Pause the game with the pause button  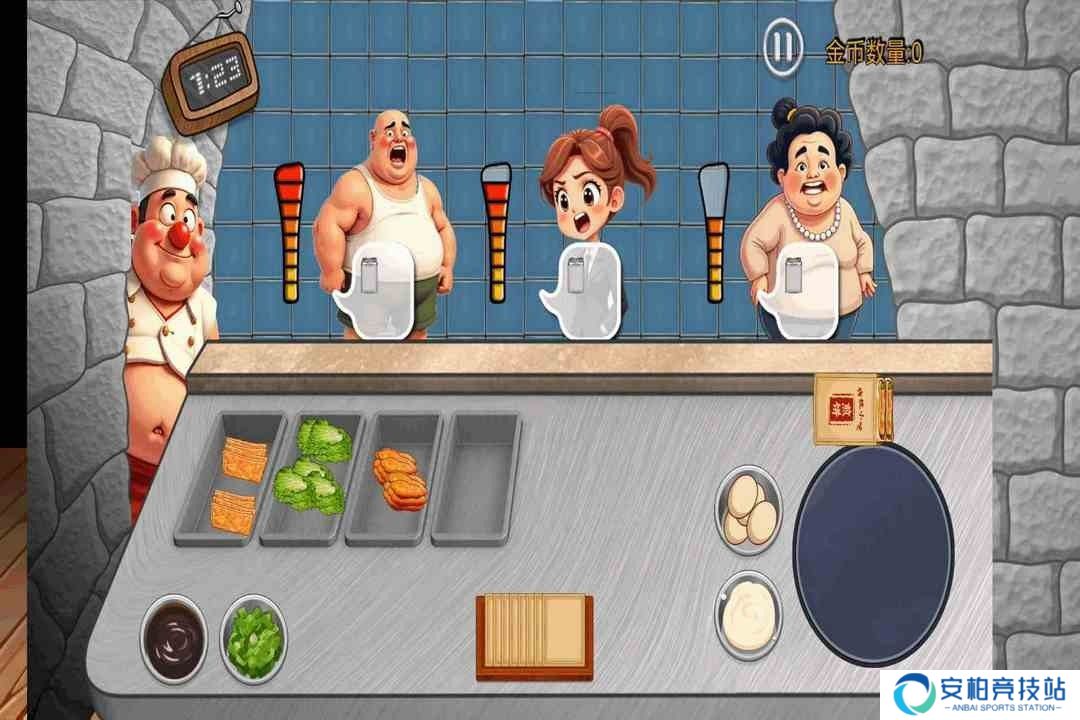pyautogui.click(x=783, y=46)
